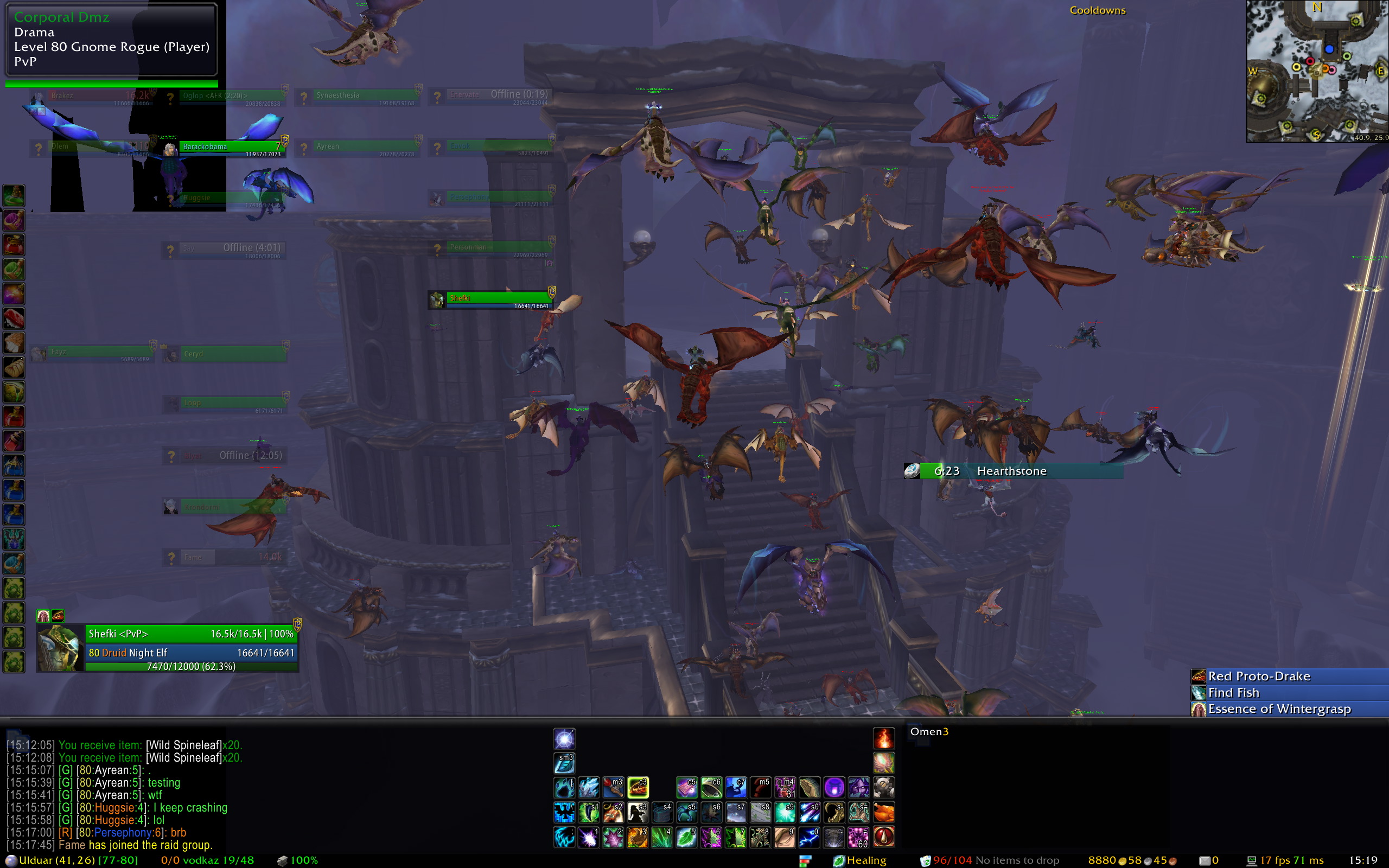Activate the red question mark m5 button
The height and width of the screenshot is (868, 1389).
pyautogui.click(x=761, y=788)
